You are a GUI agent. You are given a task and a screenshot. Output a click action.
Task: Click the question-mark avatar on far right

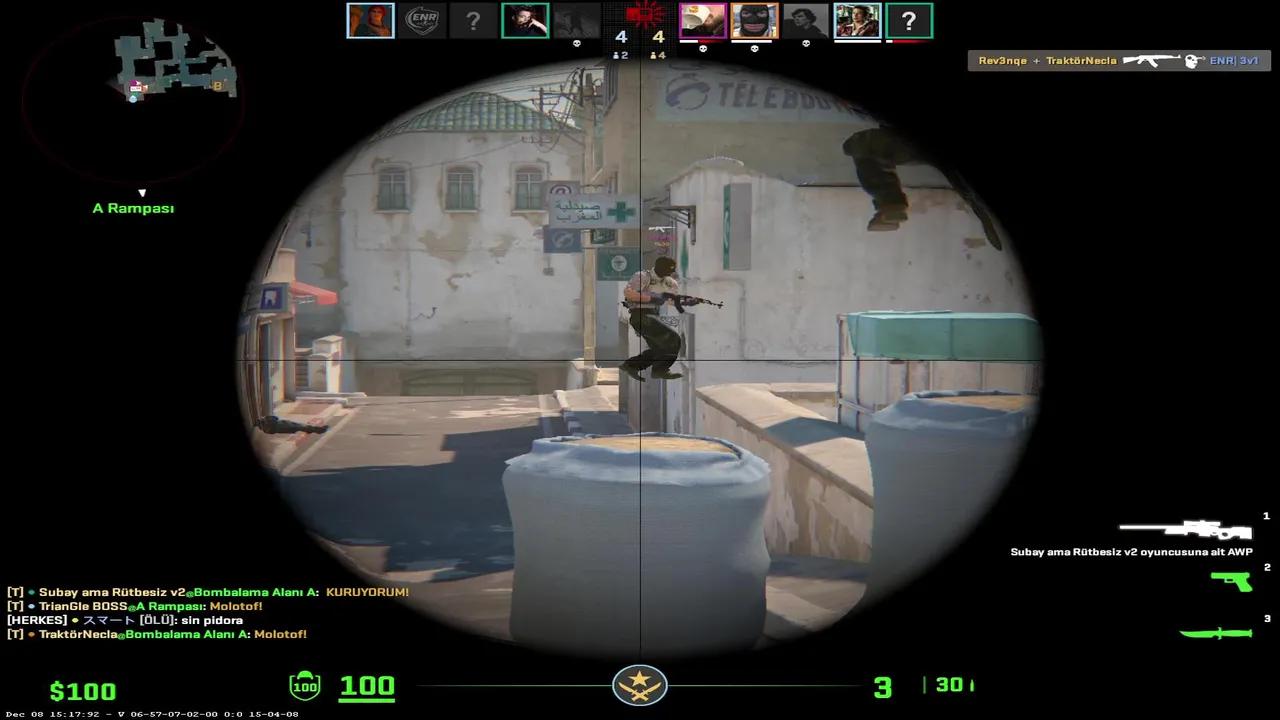[x=909, y=20]
